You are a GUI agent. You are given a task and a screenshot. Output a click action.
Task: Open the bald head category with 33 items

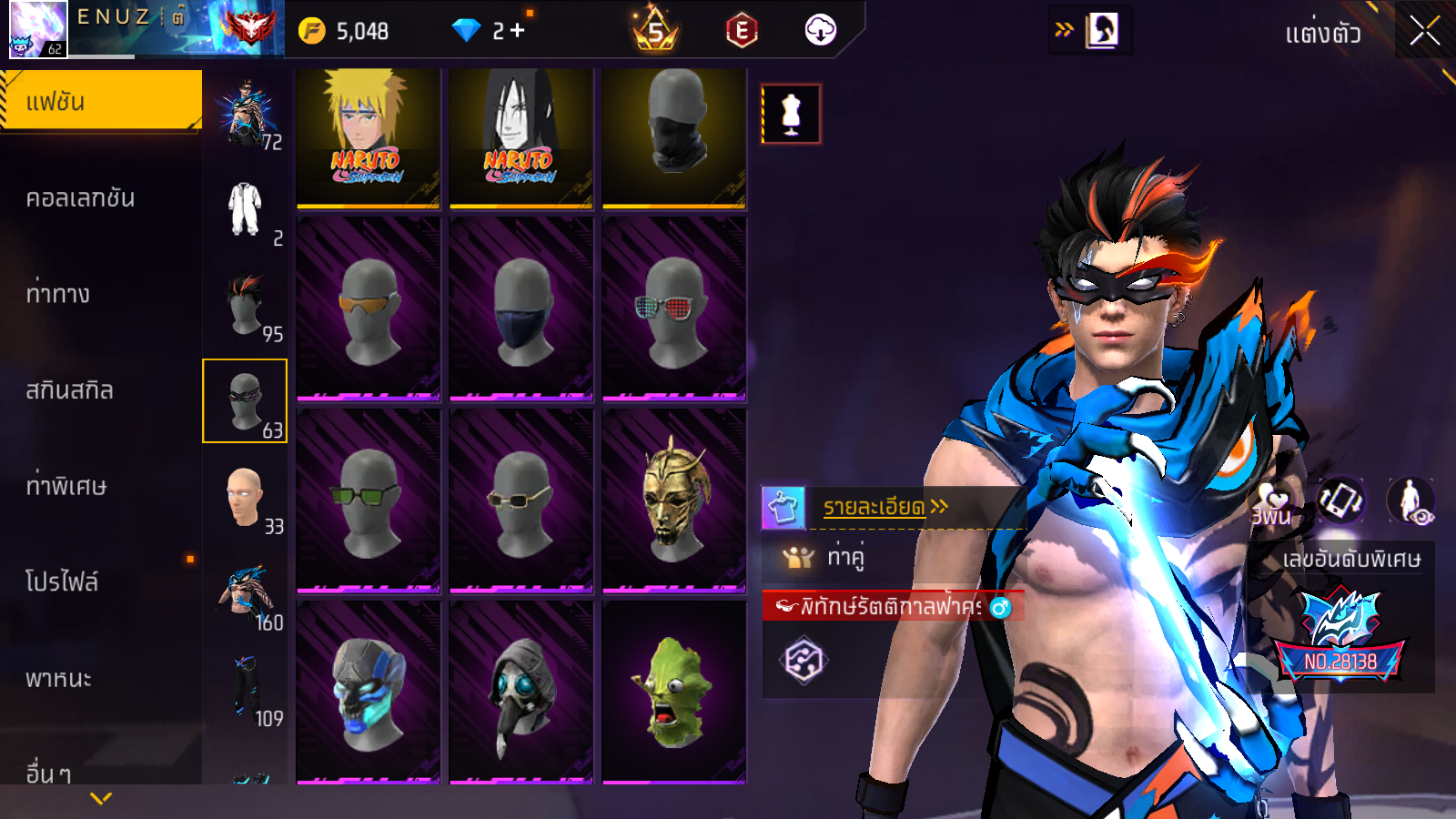click(x=246, y=497)
